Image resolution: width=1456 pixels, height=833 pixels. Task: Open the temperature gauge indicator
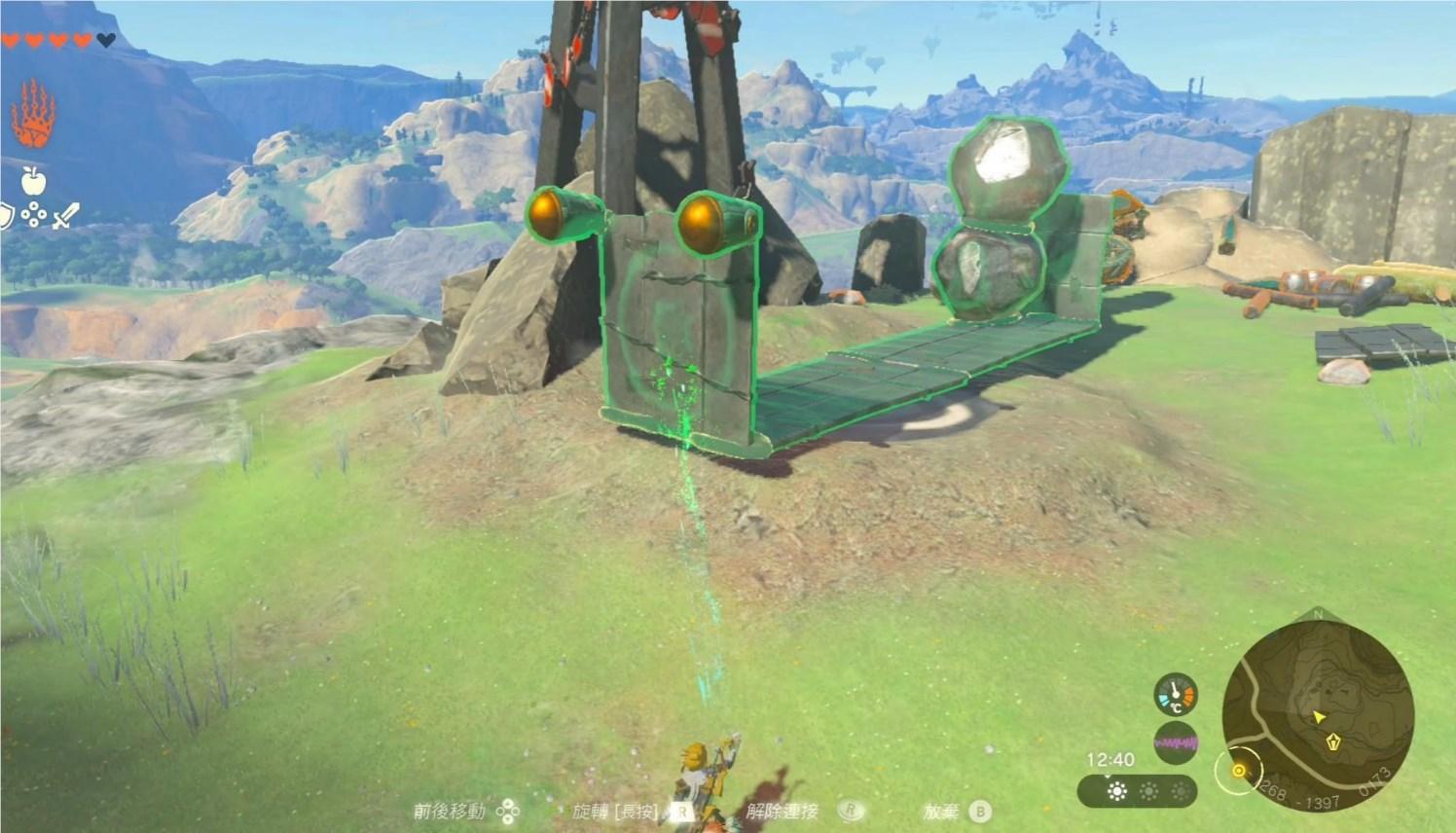(x=1176, y=692)
